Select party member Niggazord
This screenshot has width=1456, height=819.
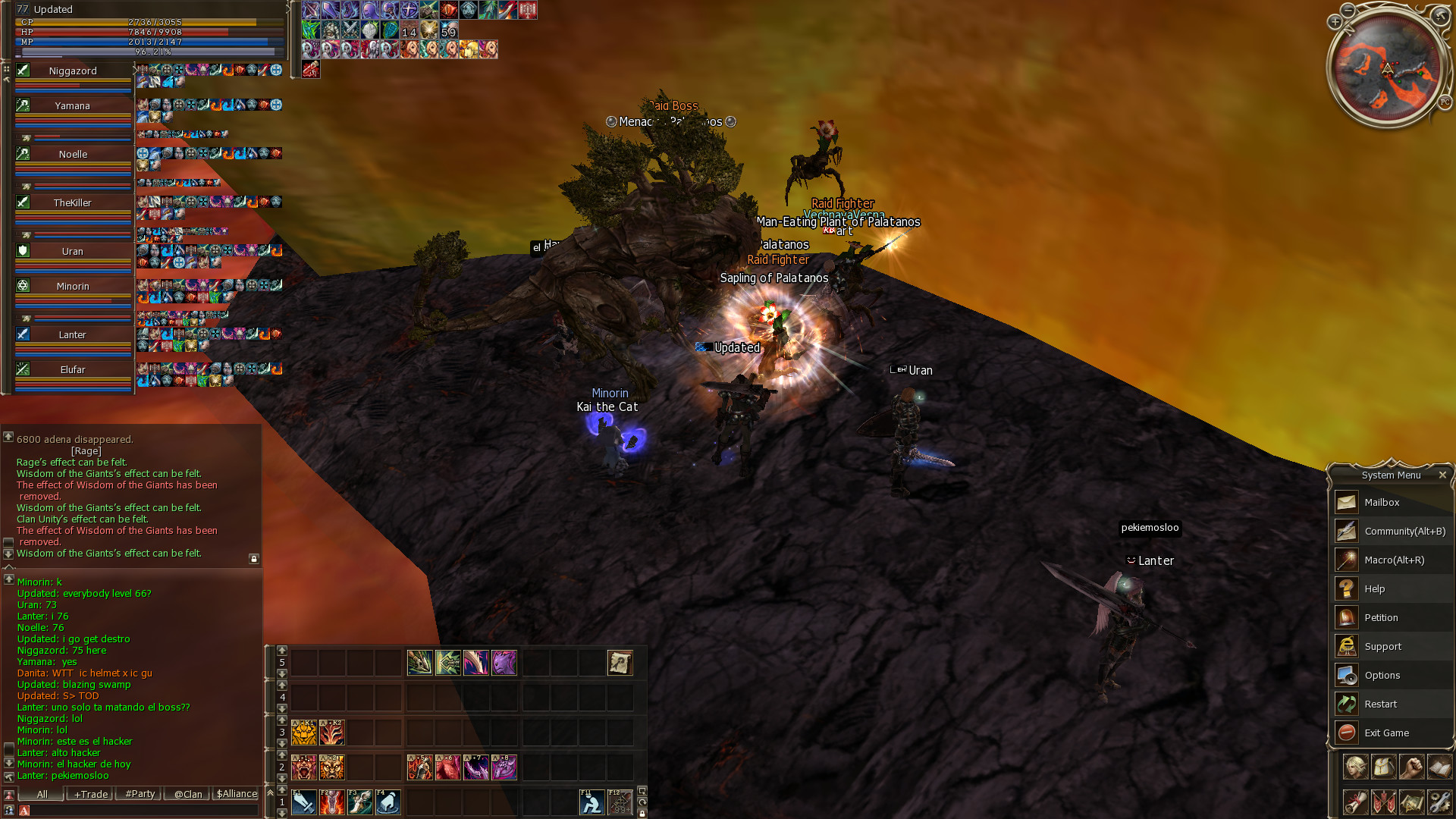coord(73,71)
